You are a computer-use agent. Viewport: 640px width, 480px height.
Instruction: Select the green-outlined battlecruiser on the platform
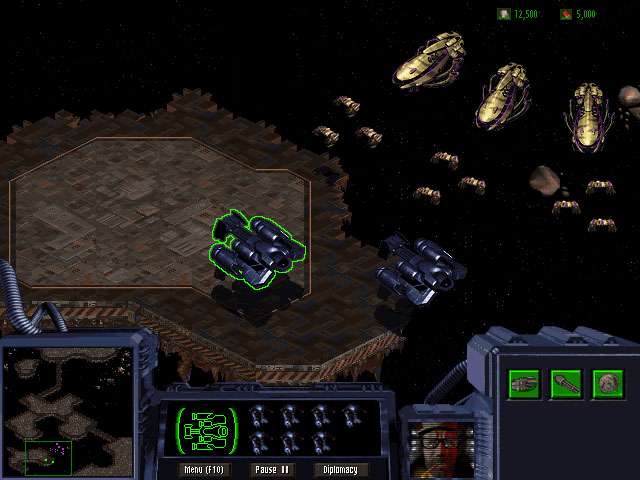(253, 247)
